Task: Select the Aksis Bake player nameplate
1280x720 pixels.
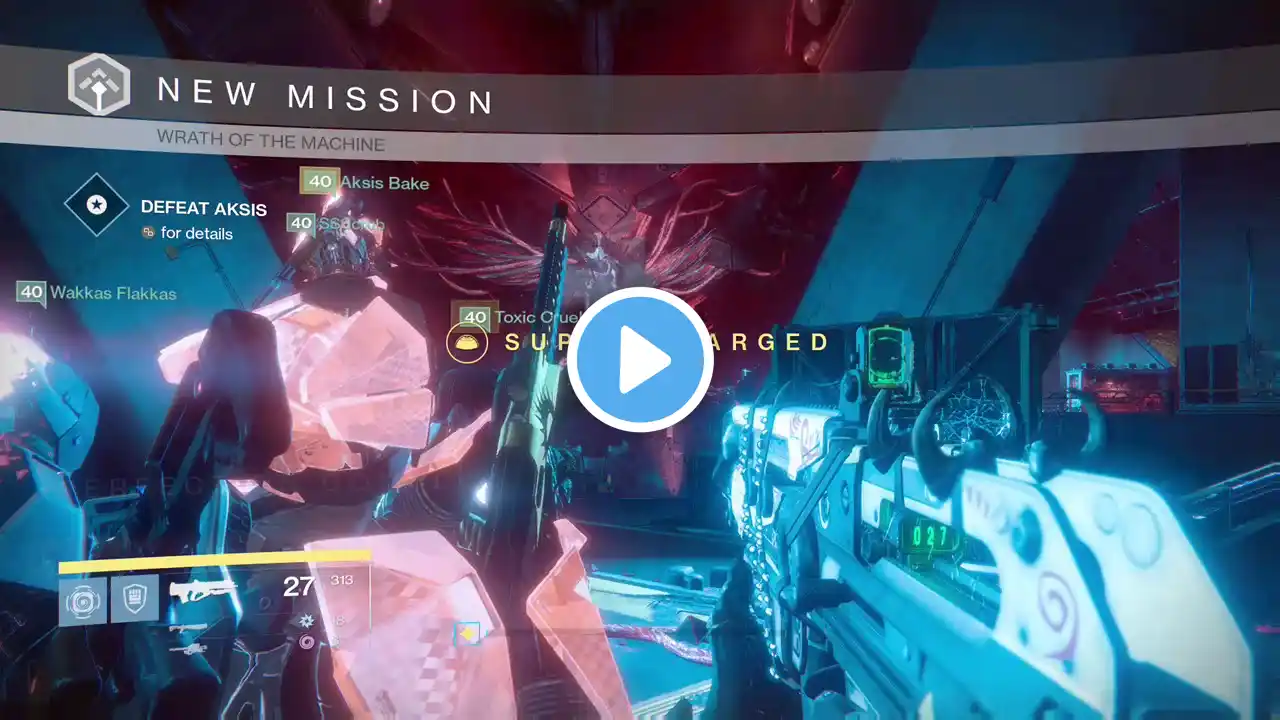Action: (x=366, y=182)
